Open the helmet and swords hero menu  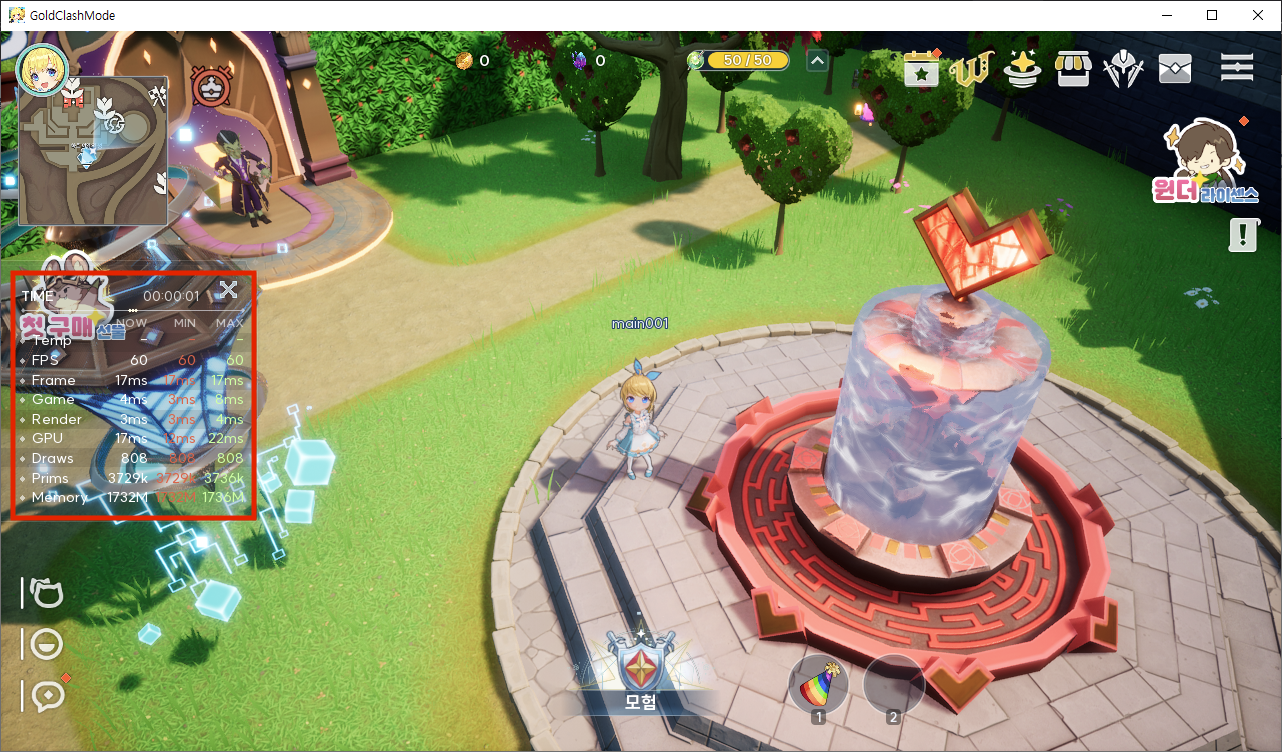1123,69
